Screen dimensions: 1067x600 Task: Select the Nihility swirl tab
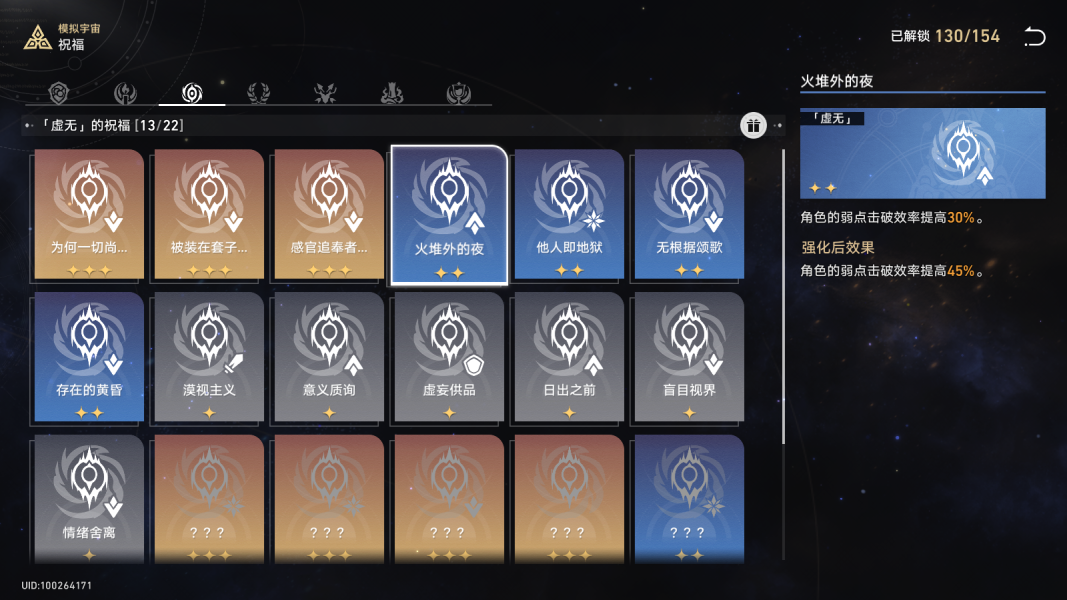pyautogui.click(x=192, y=94)
